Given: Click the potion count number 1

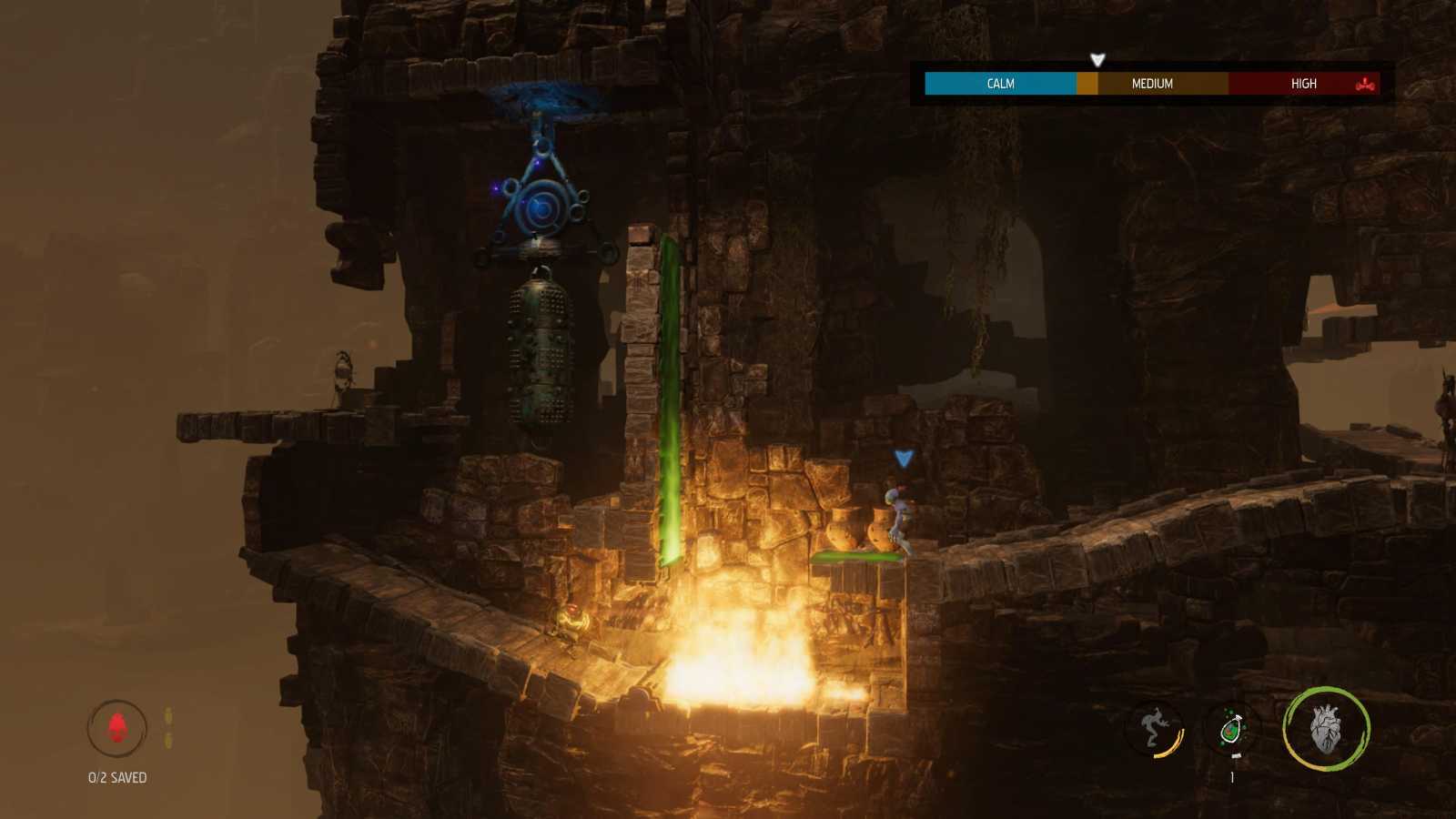Looking at the screenshot, I should tap(1233, 778).
